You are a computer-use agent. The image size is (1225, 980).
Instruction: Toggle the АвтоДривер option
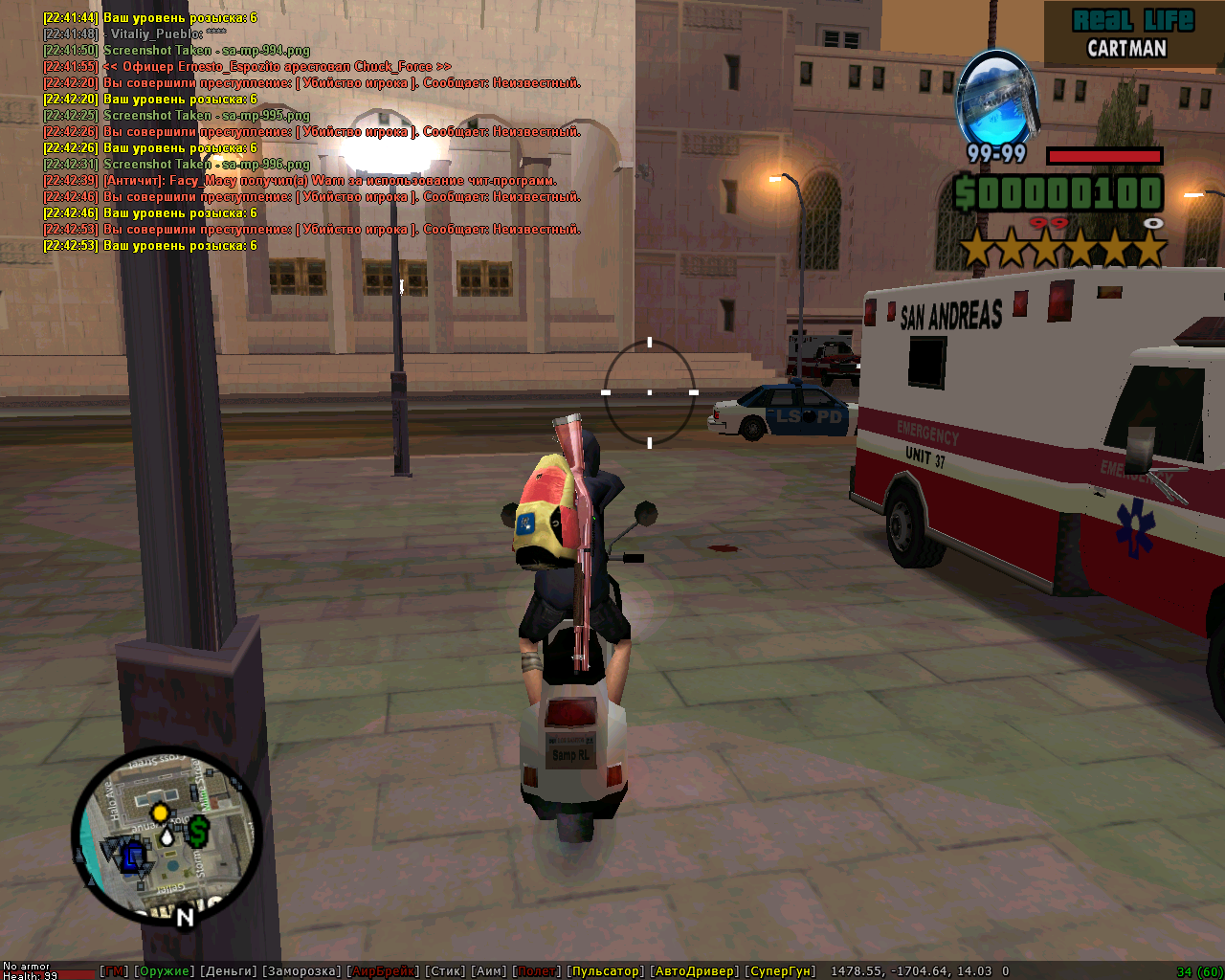click(x=695, y=971)
